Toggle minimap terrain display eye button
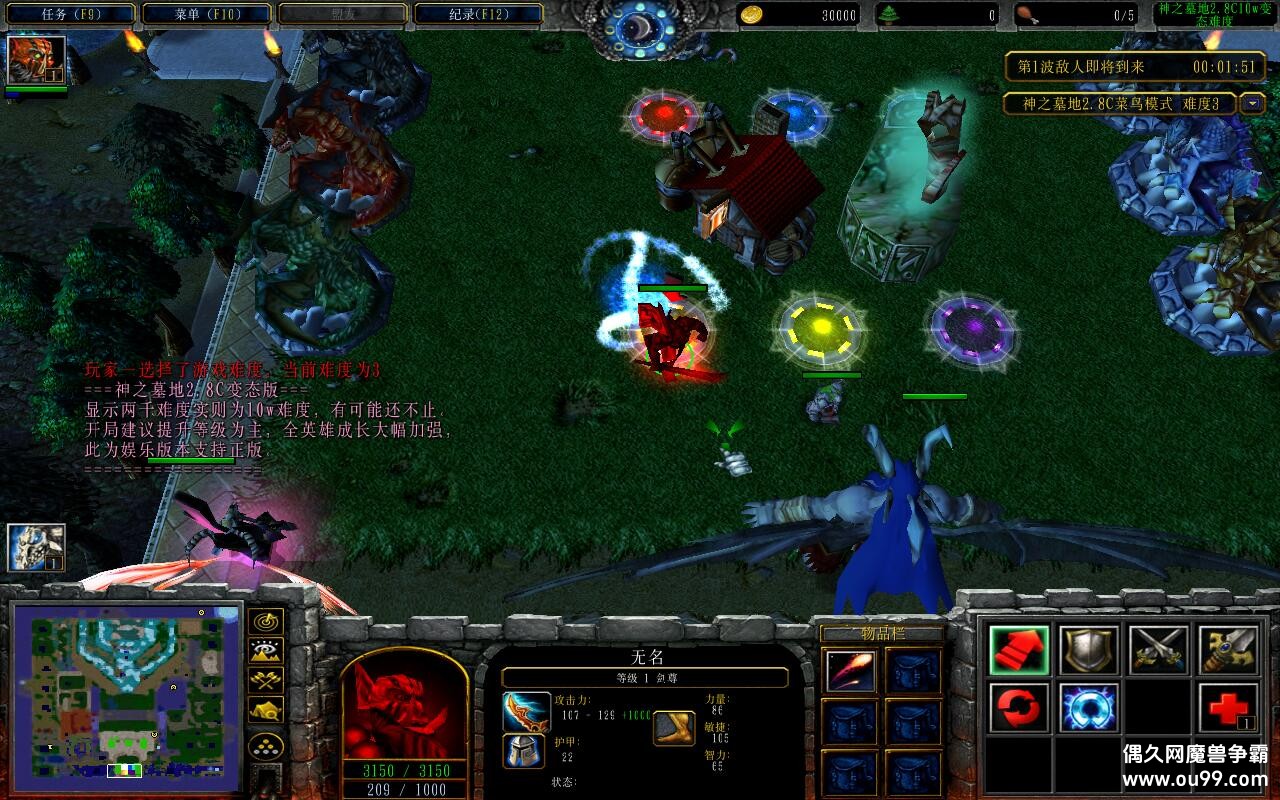Image resolution: width=1280 pixels, height=800 pixels. [x=265, y=651]
